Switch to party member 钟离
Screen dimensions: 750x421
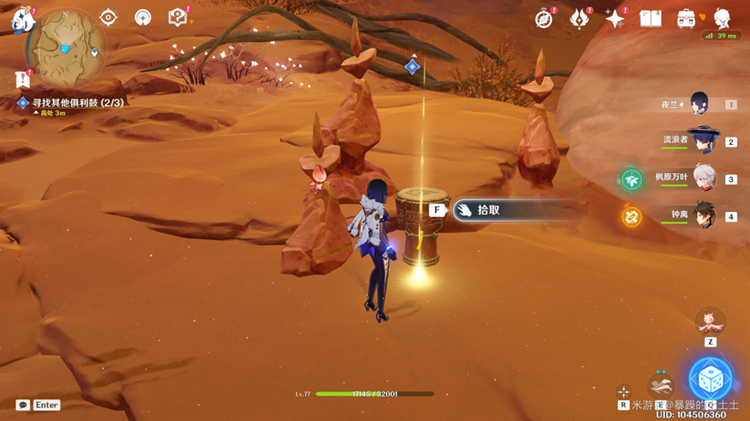[704, 216]
